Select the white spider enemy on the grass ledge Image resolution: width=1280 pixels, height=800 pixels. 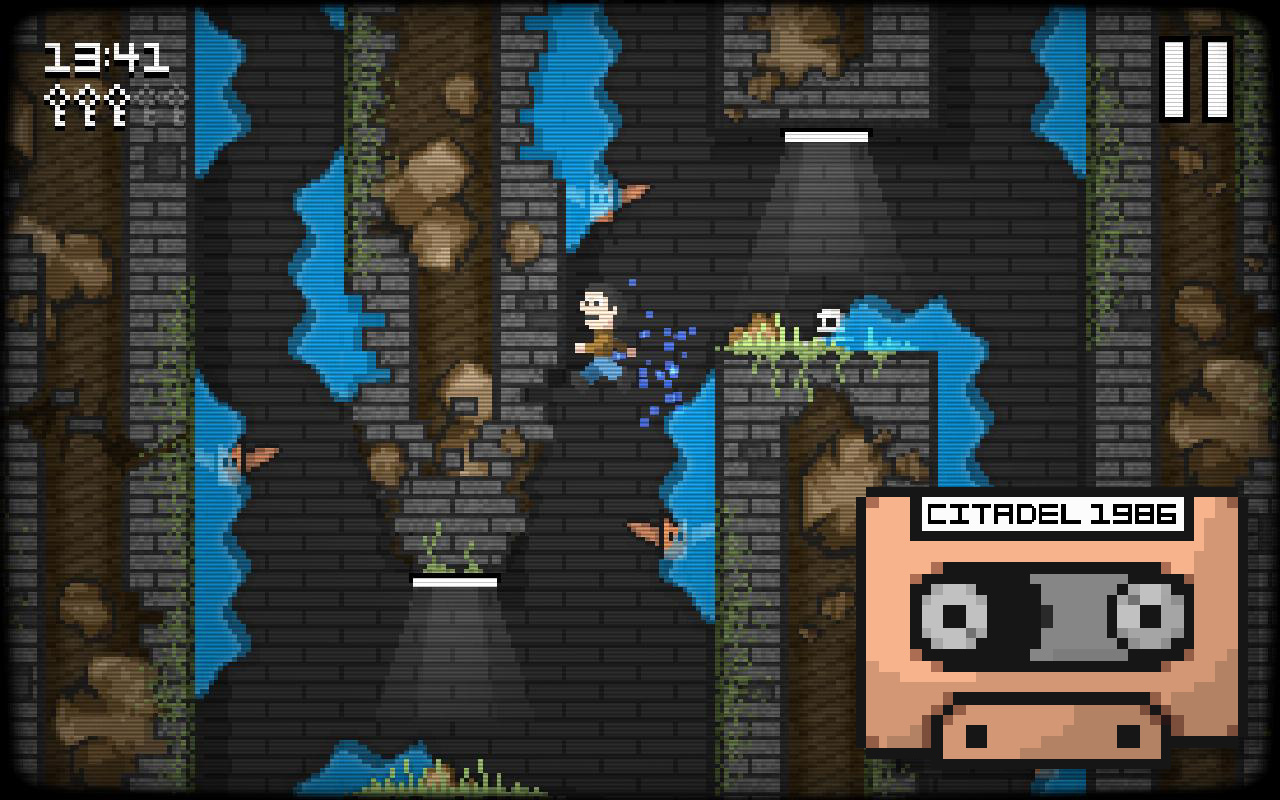point(827,322)
